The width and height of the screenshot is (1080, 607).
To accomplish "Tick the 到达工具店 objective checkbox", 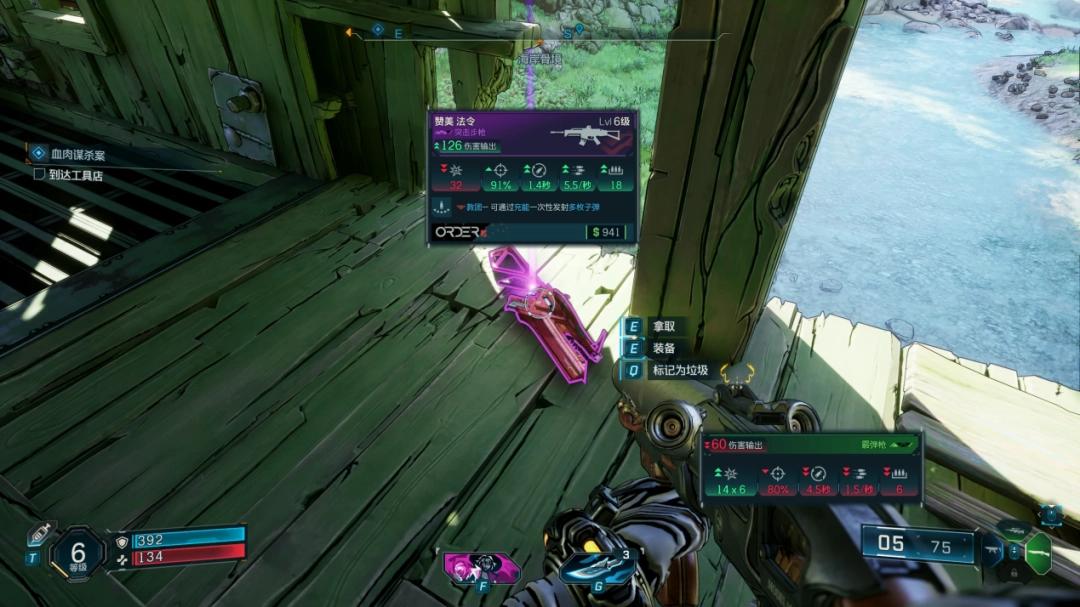I will (x=39, y=174).
